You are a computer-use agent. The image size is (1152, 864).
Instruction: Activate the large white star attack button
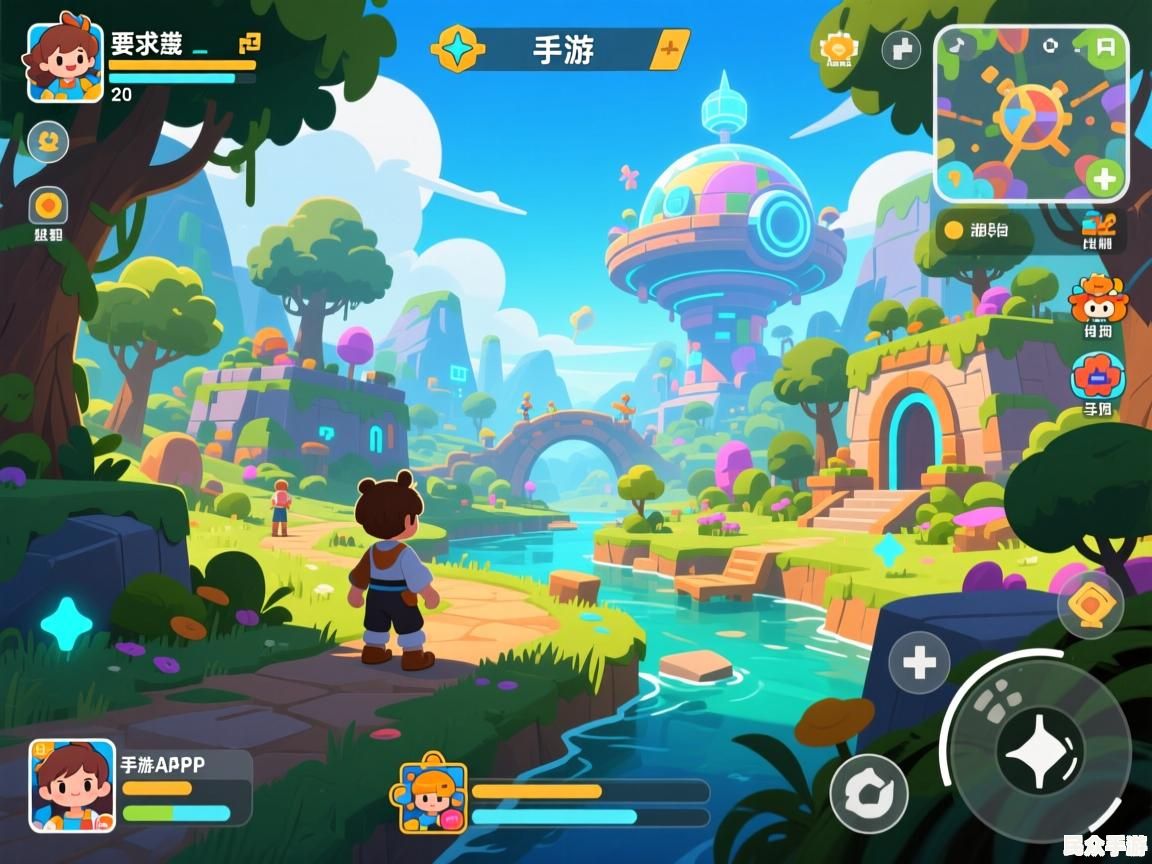[x=1039, y=751]
